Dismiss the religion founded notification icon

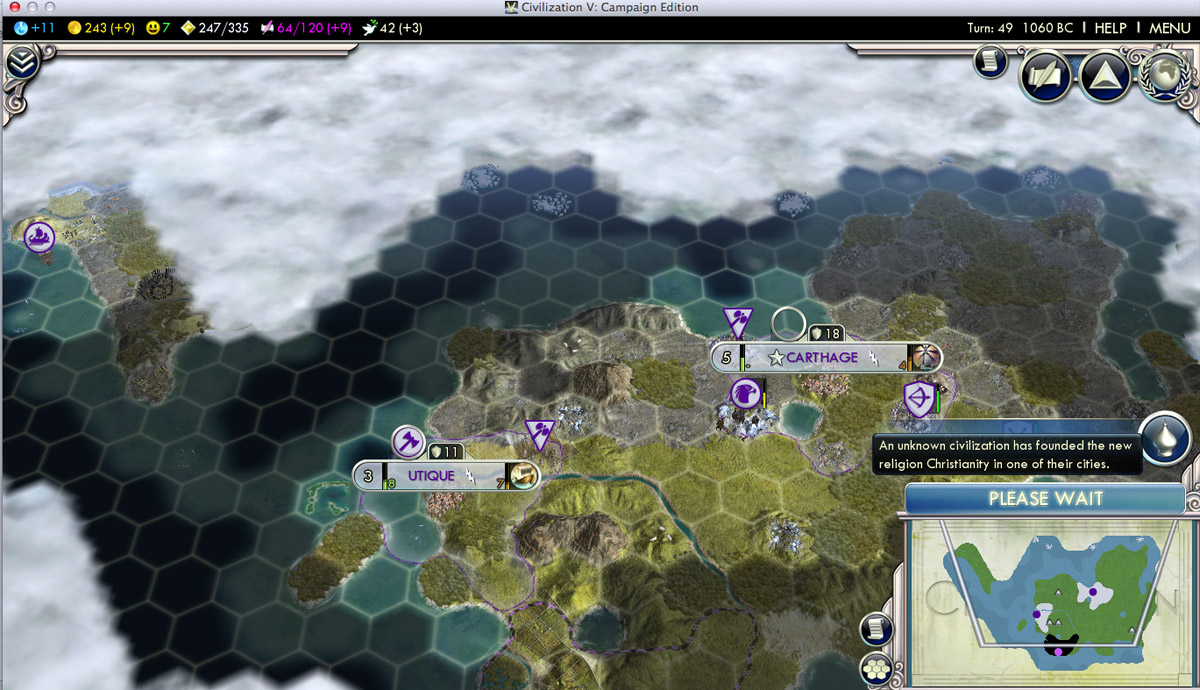point(1164,440)
